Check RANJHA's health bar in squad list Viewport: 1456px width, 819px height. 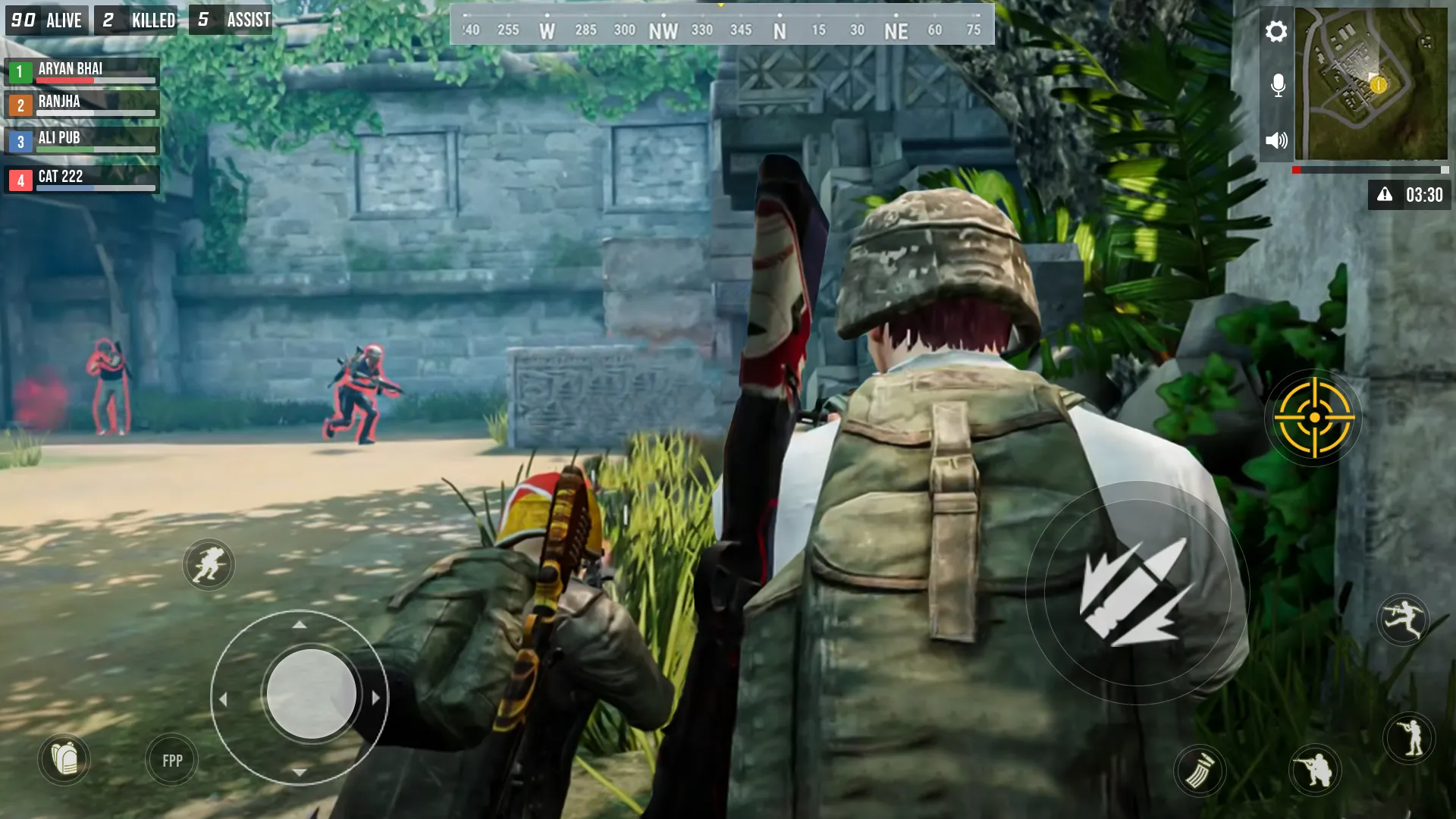point(95,112)
